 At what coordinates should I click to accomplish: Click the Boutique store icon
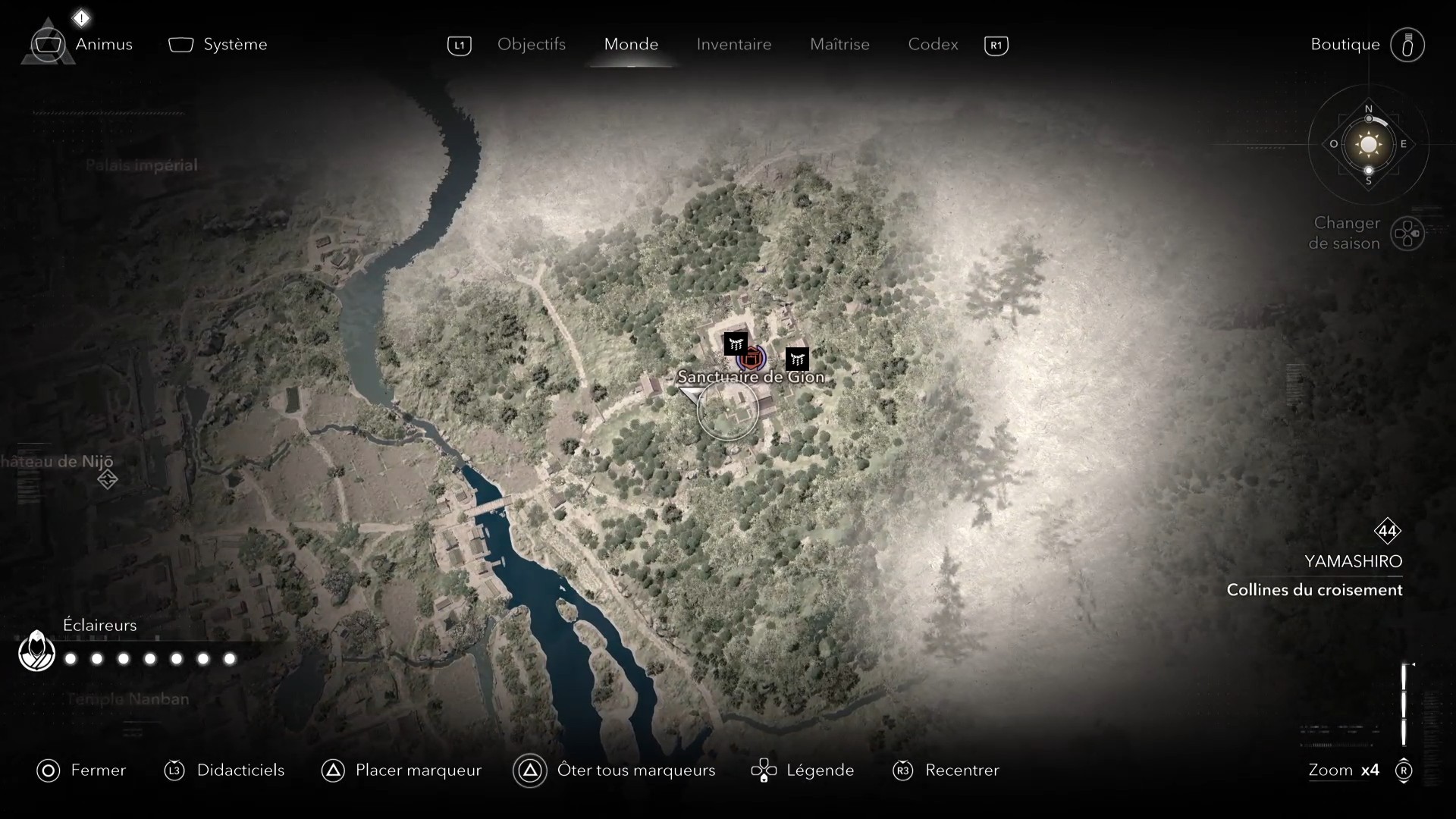tap(1407, 45)
